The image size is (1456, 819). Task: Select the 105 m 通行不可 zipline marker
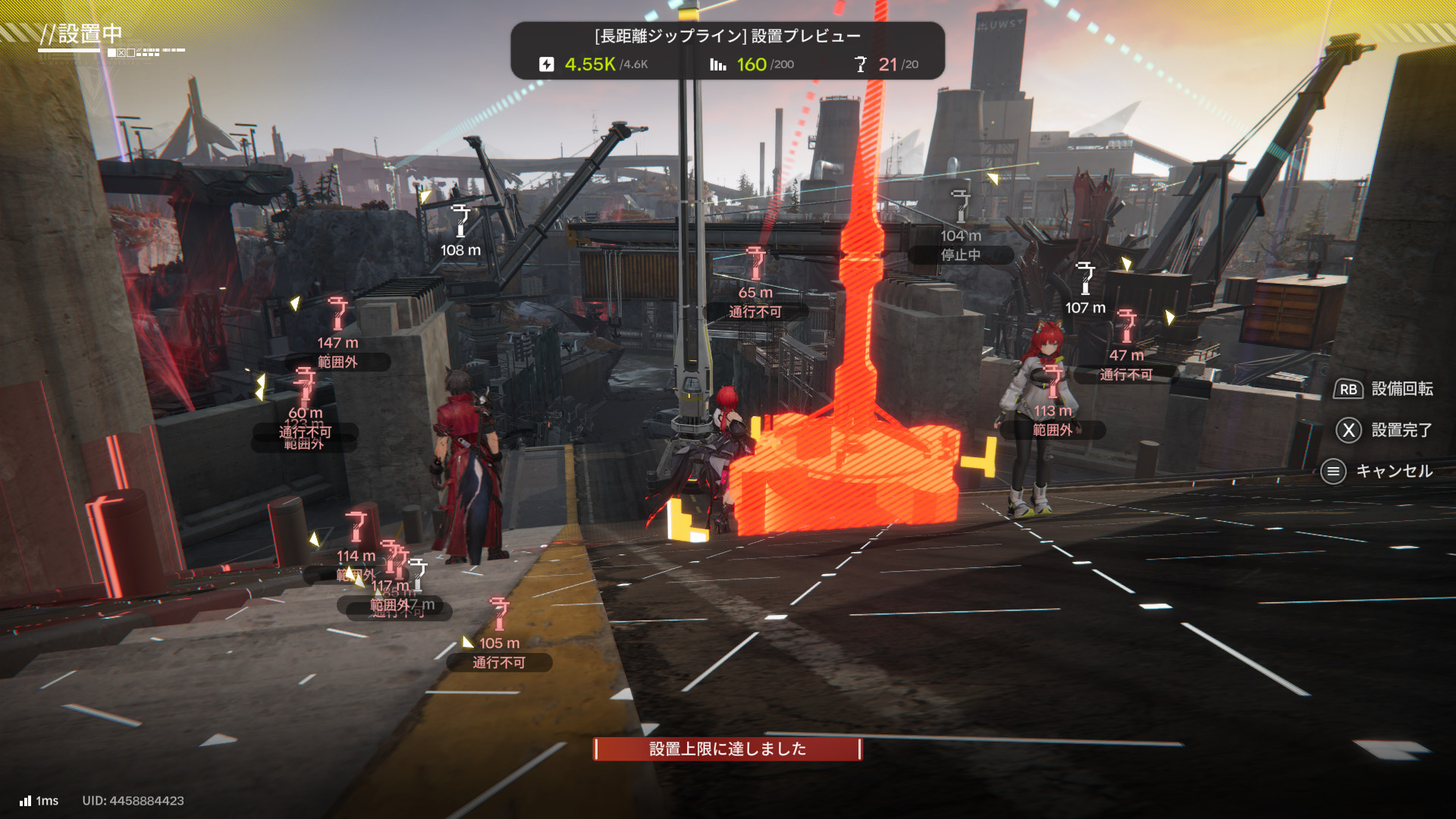(499, 614)
